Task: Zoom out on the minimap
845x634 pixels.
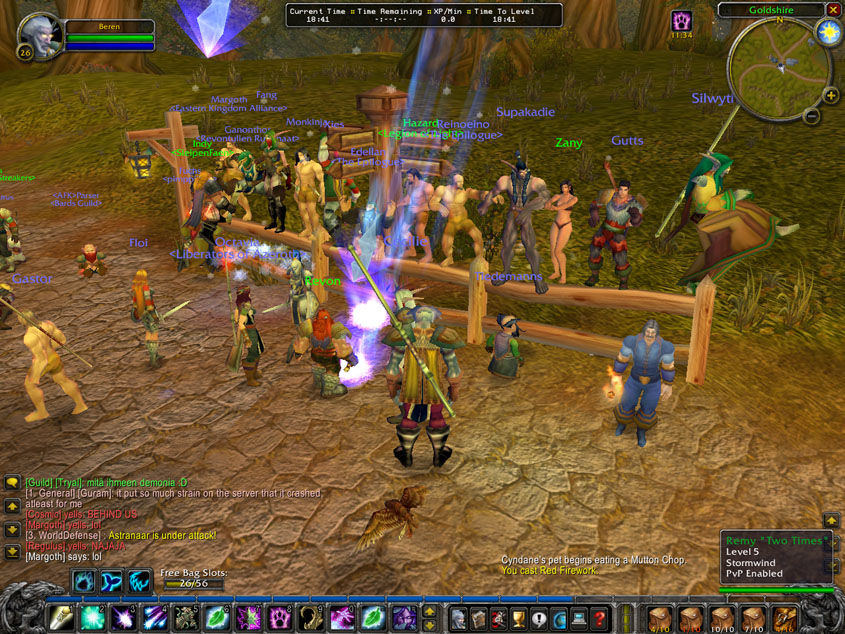Action: tap(812, 116)
